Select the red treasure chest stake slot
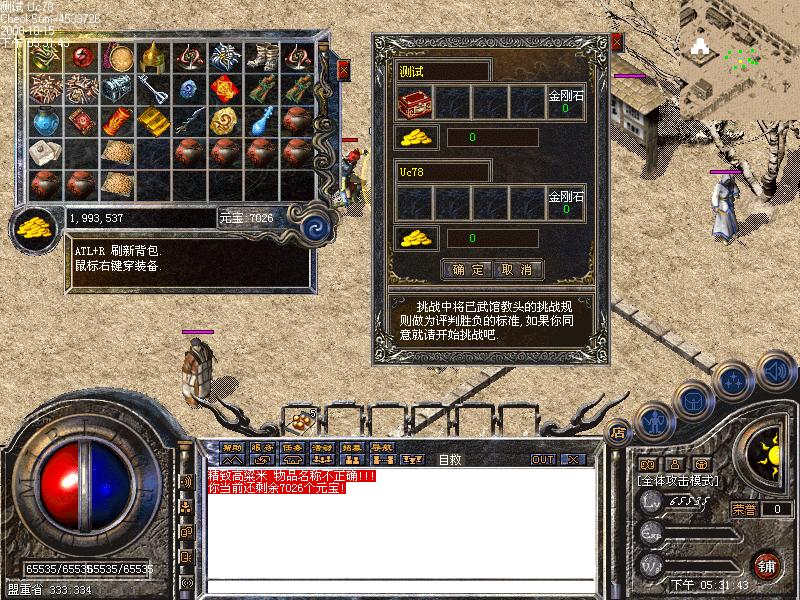This screenshot has height=600, width=800. pyautogui.click(x=416, y=102)
